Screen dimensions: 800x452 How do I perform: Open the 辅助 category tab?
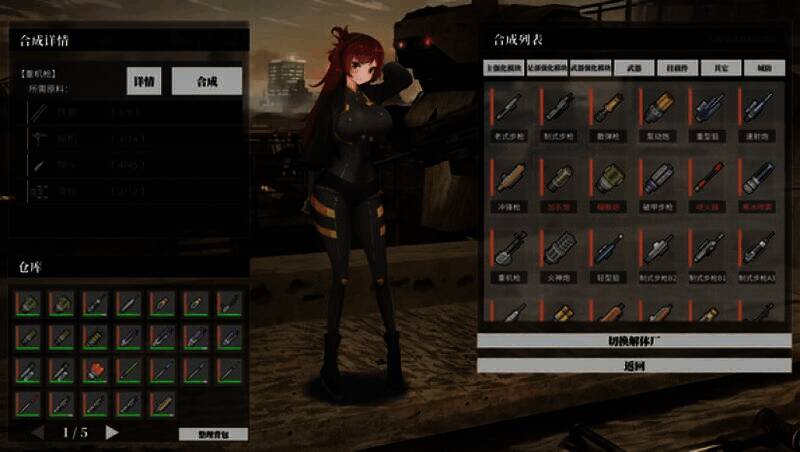coord(764,68)
